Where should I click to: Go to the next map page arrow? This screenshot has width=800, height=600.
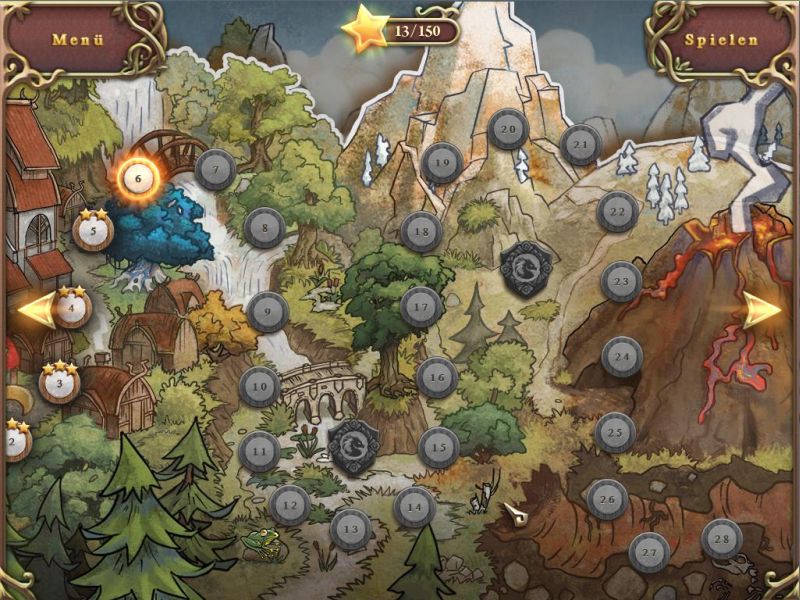(765, 310)
